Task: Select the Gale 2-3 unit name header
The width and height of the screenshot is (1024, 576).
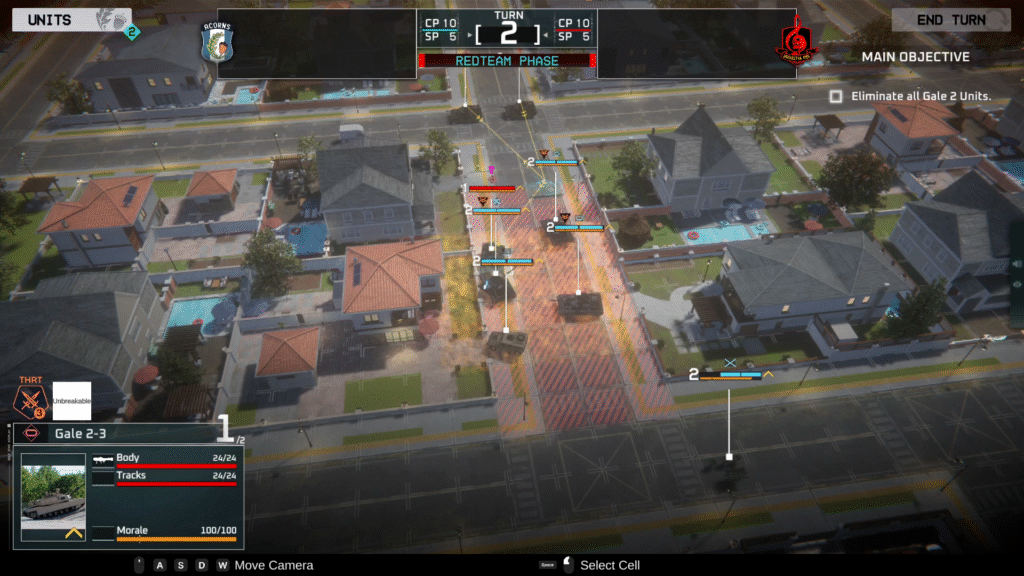Action: [110, 433]
